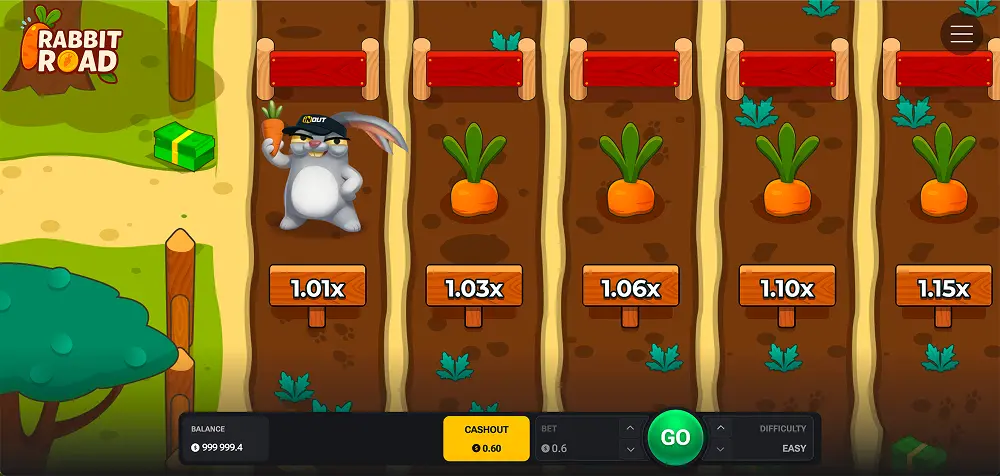Viewport: 1000px width, 476px height.
Task: Hit the green GO button
Action: (675, 437)
